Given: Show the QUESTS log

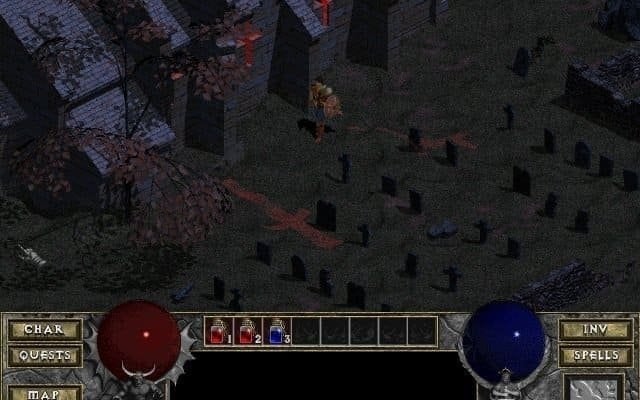Looking at the screenshot, I should click(44, 355).
